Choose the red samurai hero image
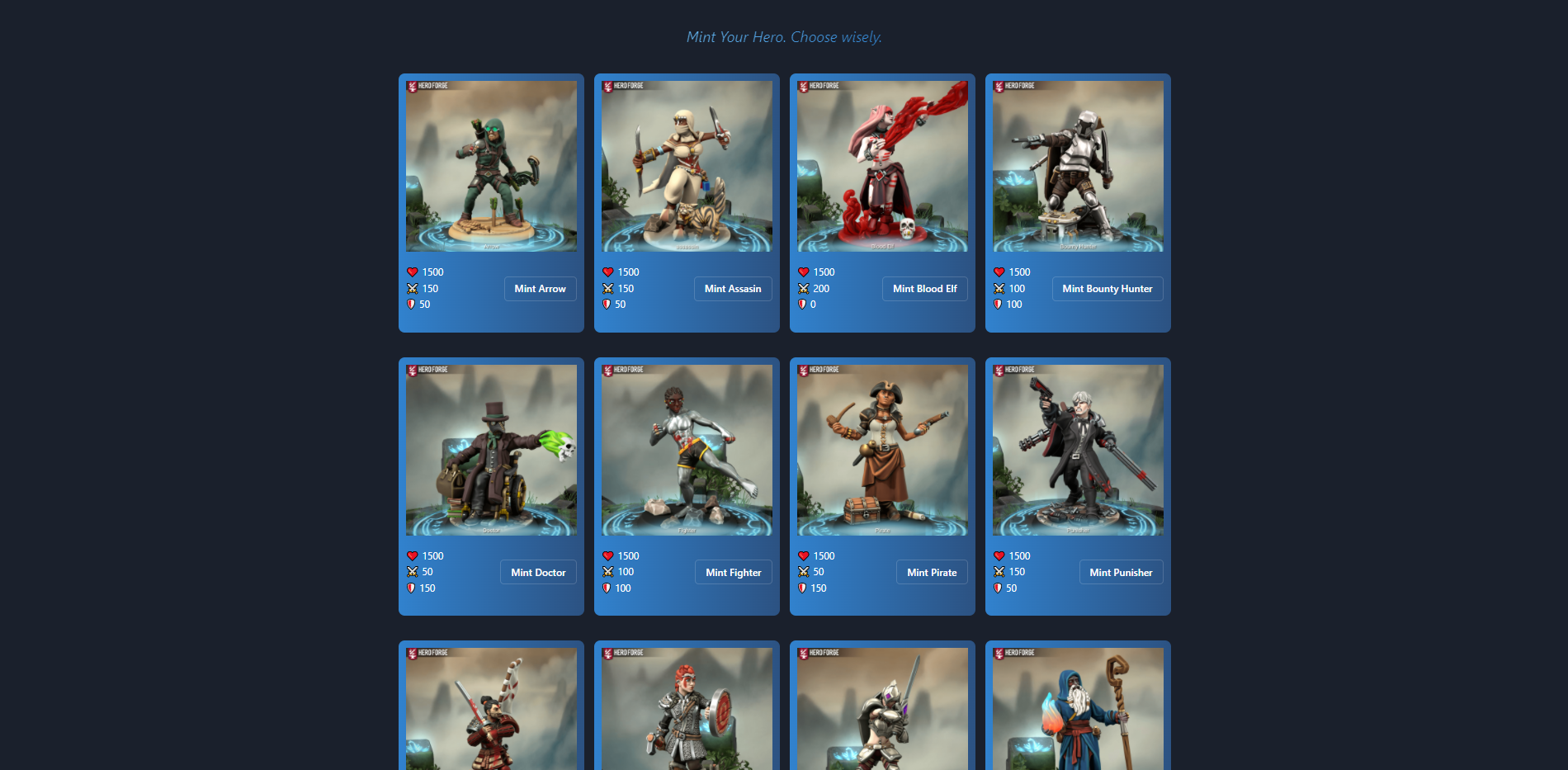The width and height of the screenshot is (1568, 770). (491, 710)
